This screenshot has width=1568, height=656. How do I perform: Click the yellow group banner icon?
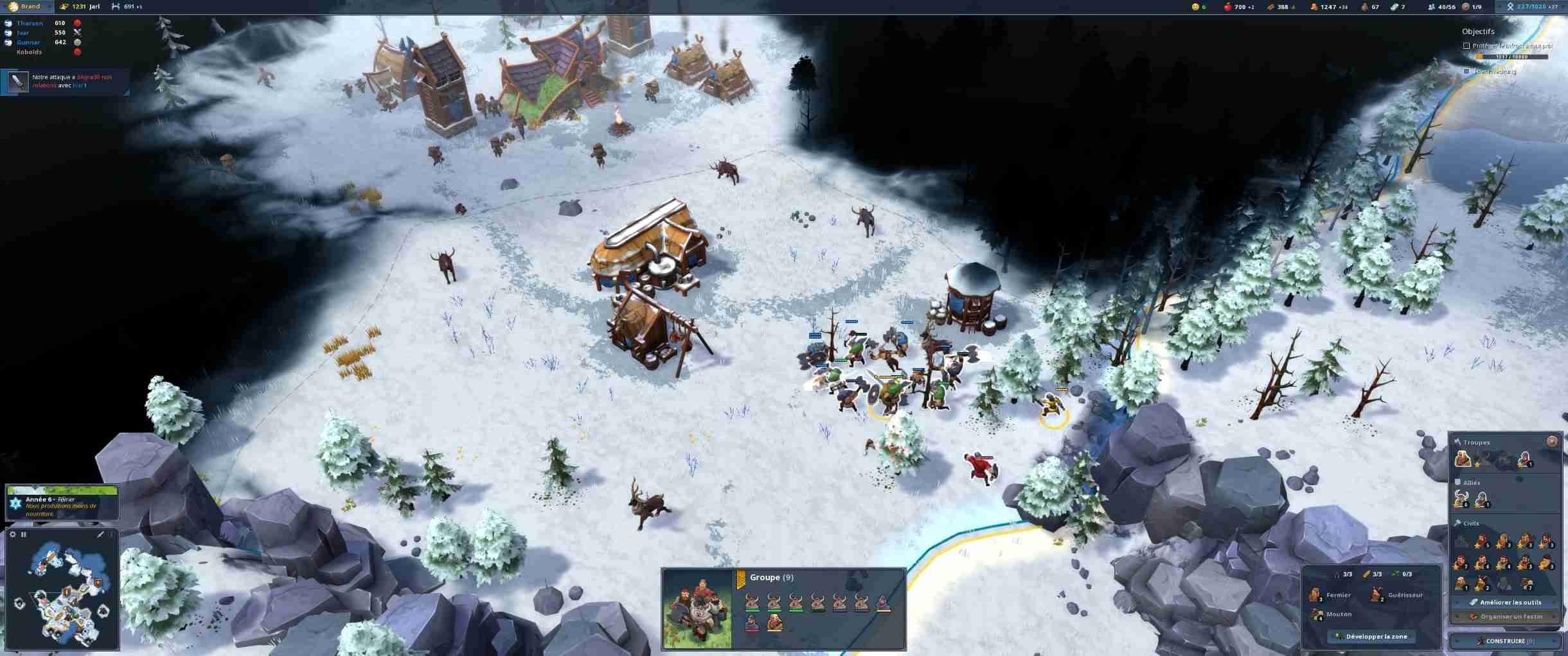coord(740,580)
